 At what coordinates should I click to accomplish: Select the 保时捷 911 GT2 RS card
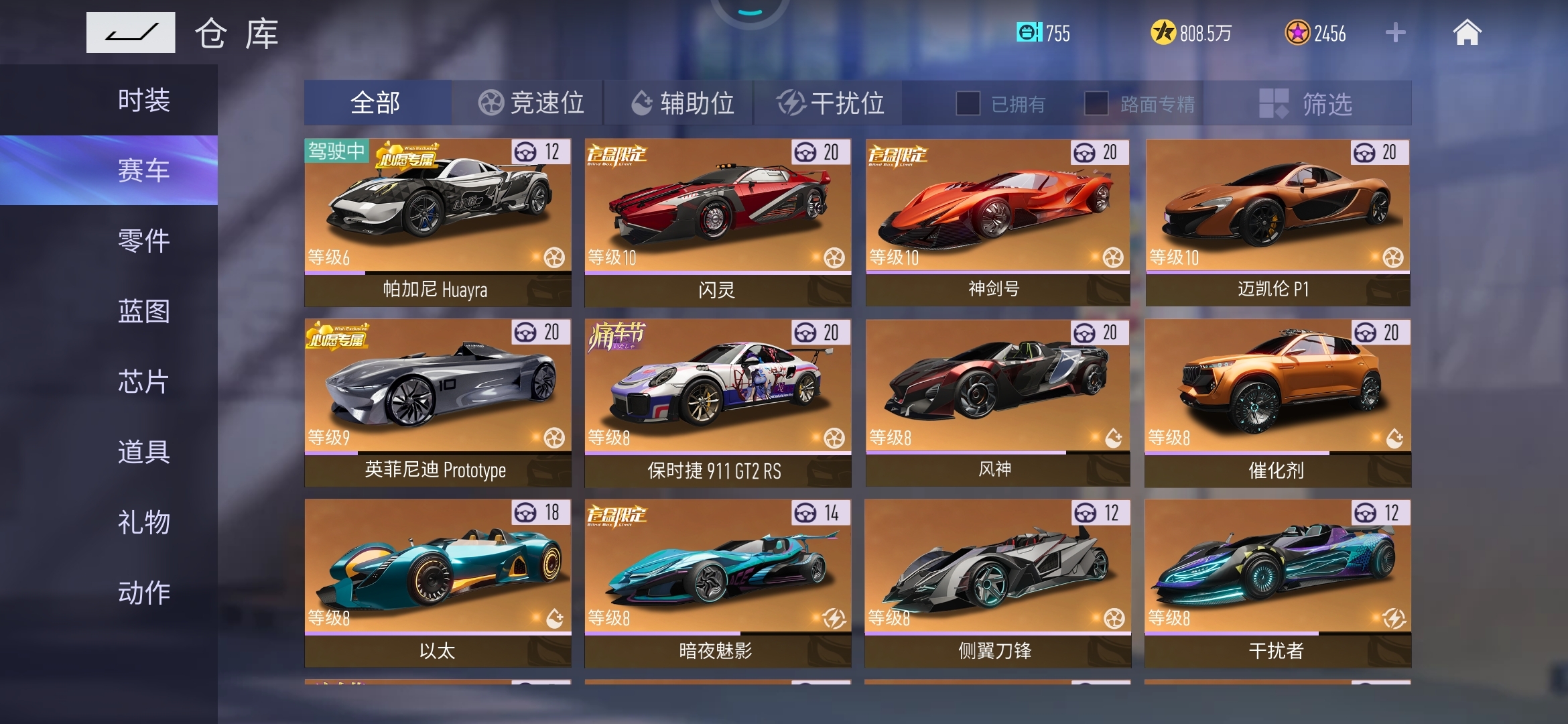(718, 402)
